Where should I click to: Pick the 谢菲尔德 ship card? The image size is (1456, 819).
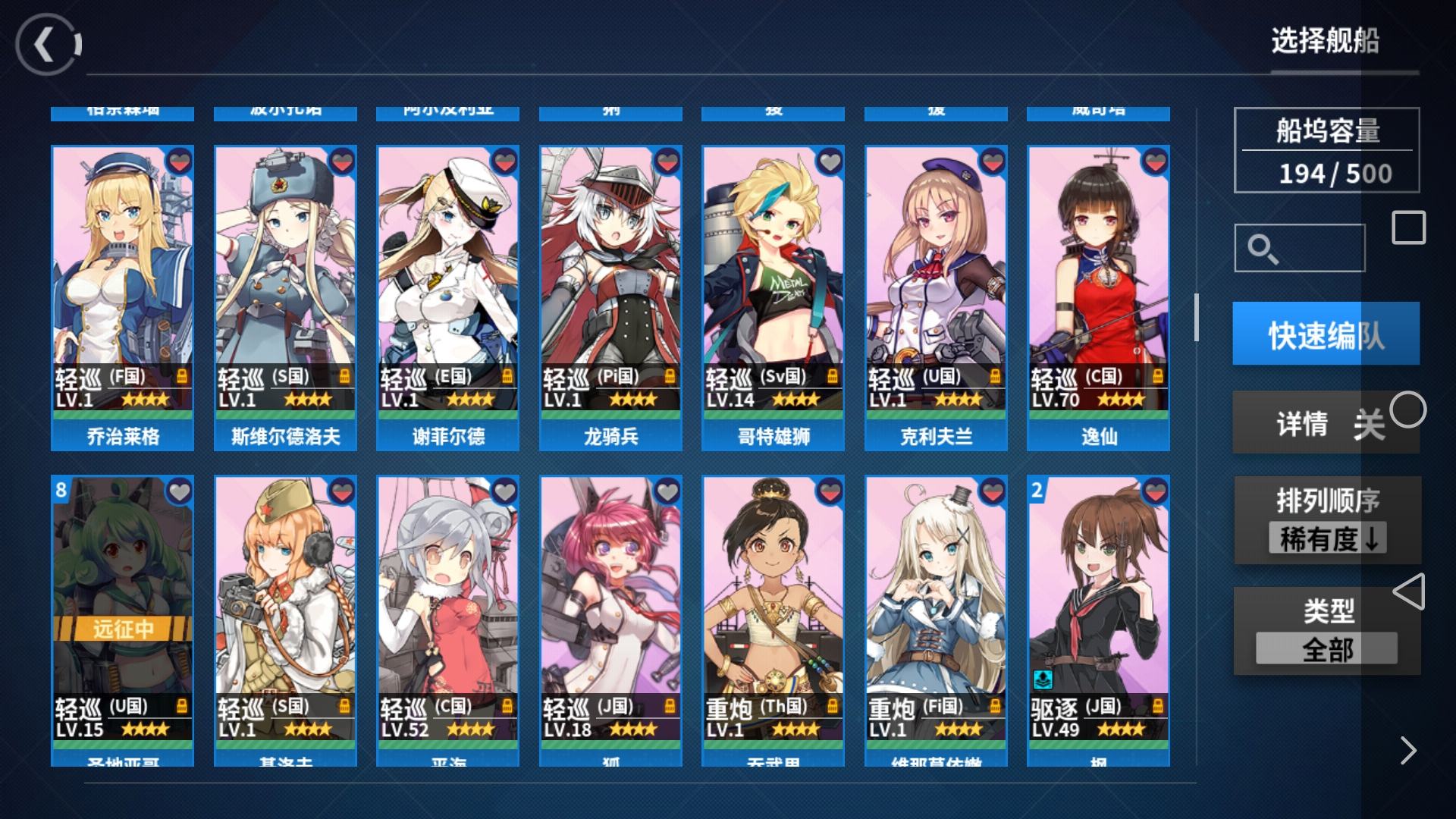[447, 297]
